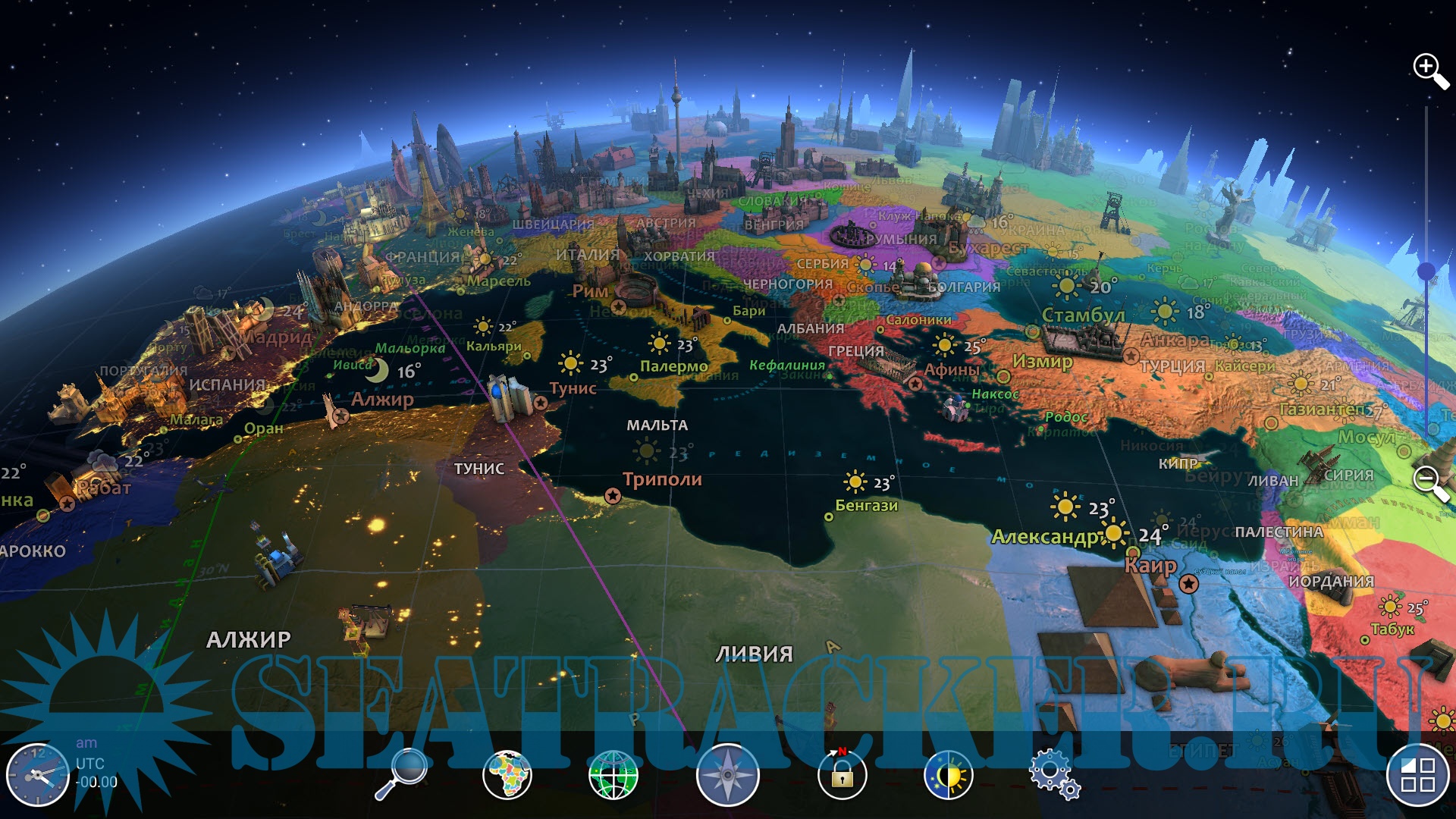Click the zoom-in magnifier button

(1430, 71)
